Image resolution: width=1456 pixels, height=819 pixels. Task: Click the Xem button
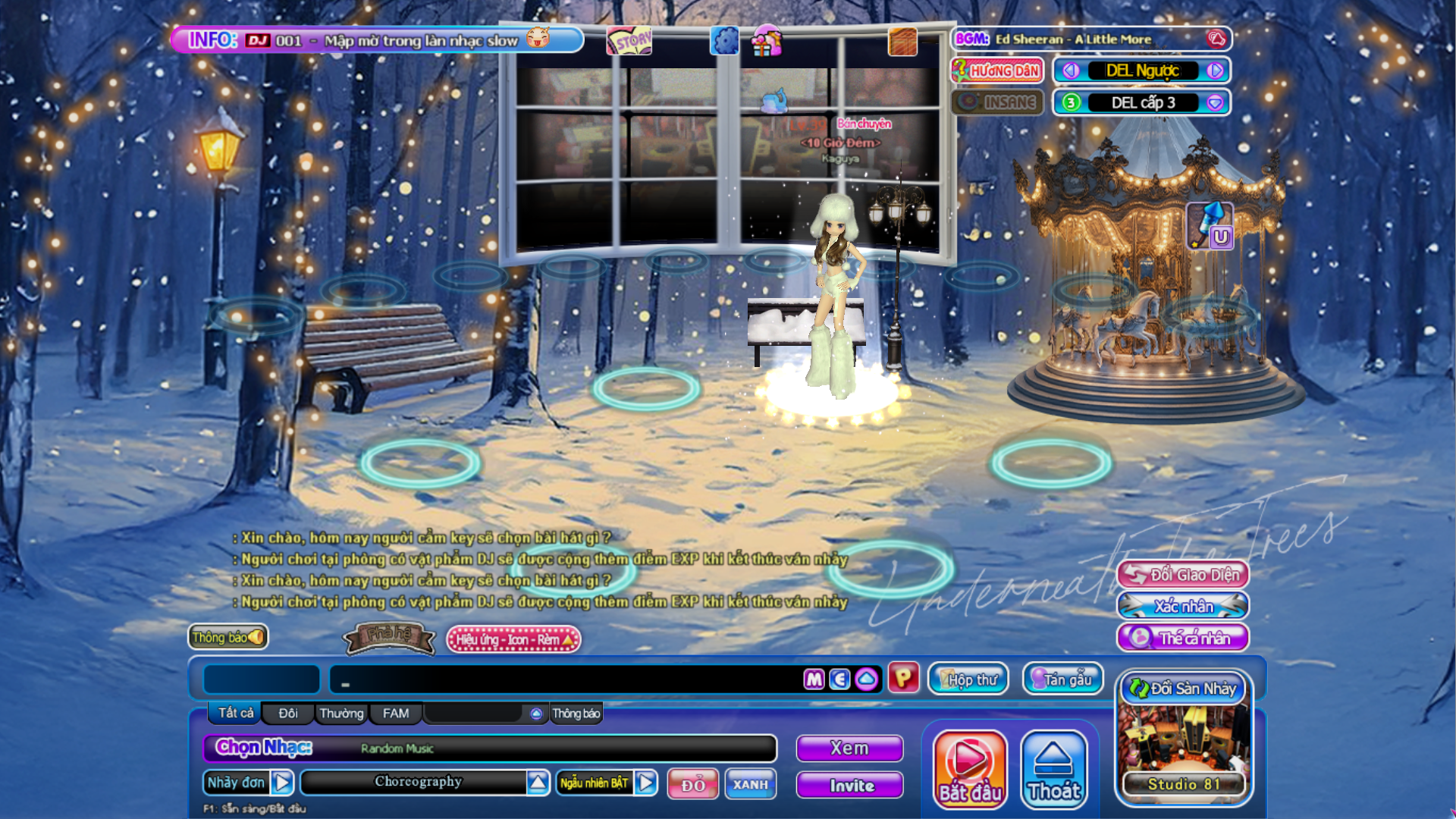(849, 748)
